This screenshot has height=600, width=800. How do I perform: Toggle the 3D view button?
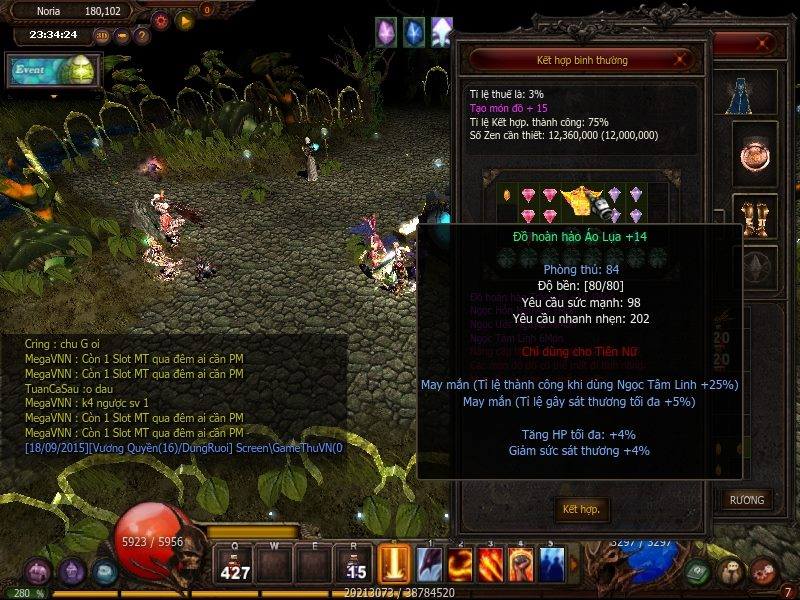[103, 36]
